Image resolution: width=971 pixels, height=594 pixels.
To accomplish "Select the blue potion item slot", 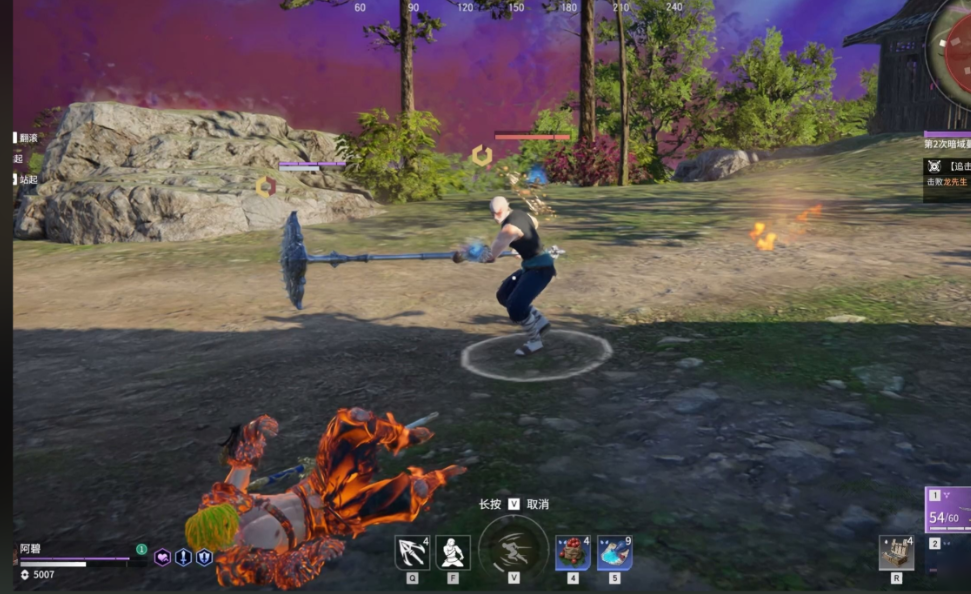I will 614,552.
